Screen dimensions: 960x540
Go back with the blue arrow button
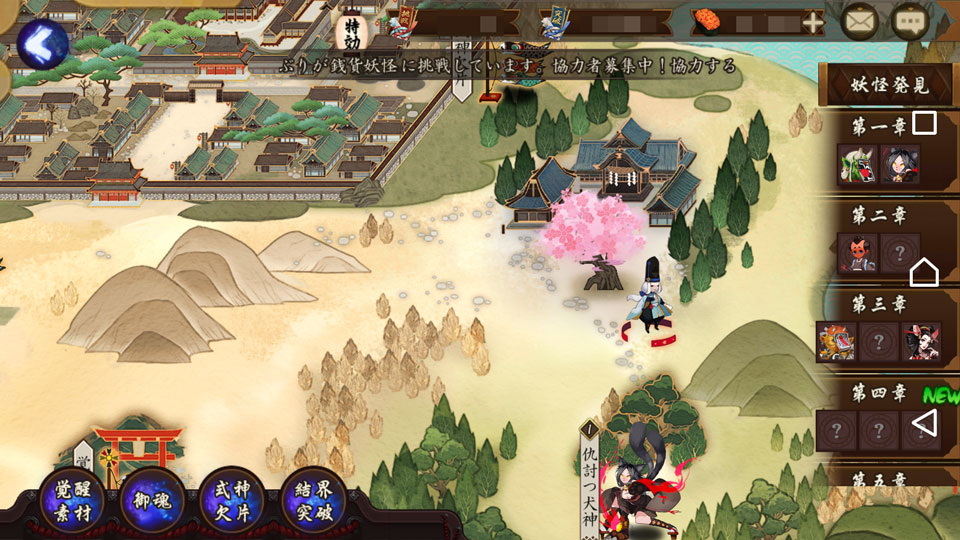tap(42, 43)
